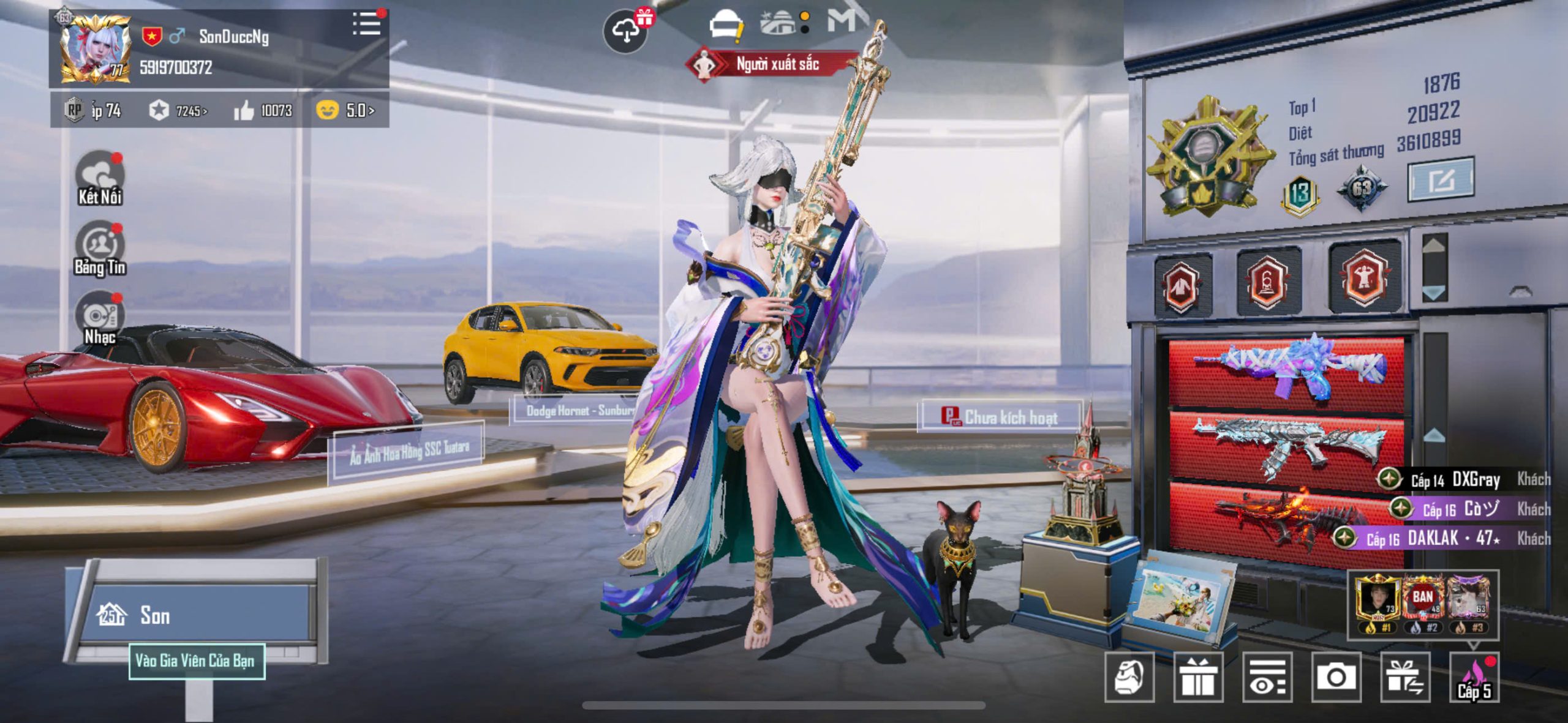Open the list menu with red dot

click(x=367, y=24)
